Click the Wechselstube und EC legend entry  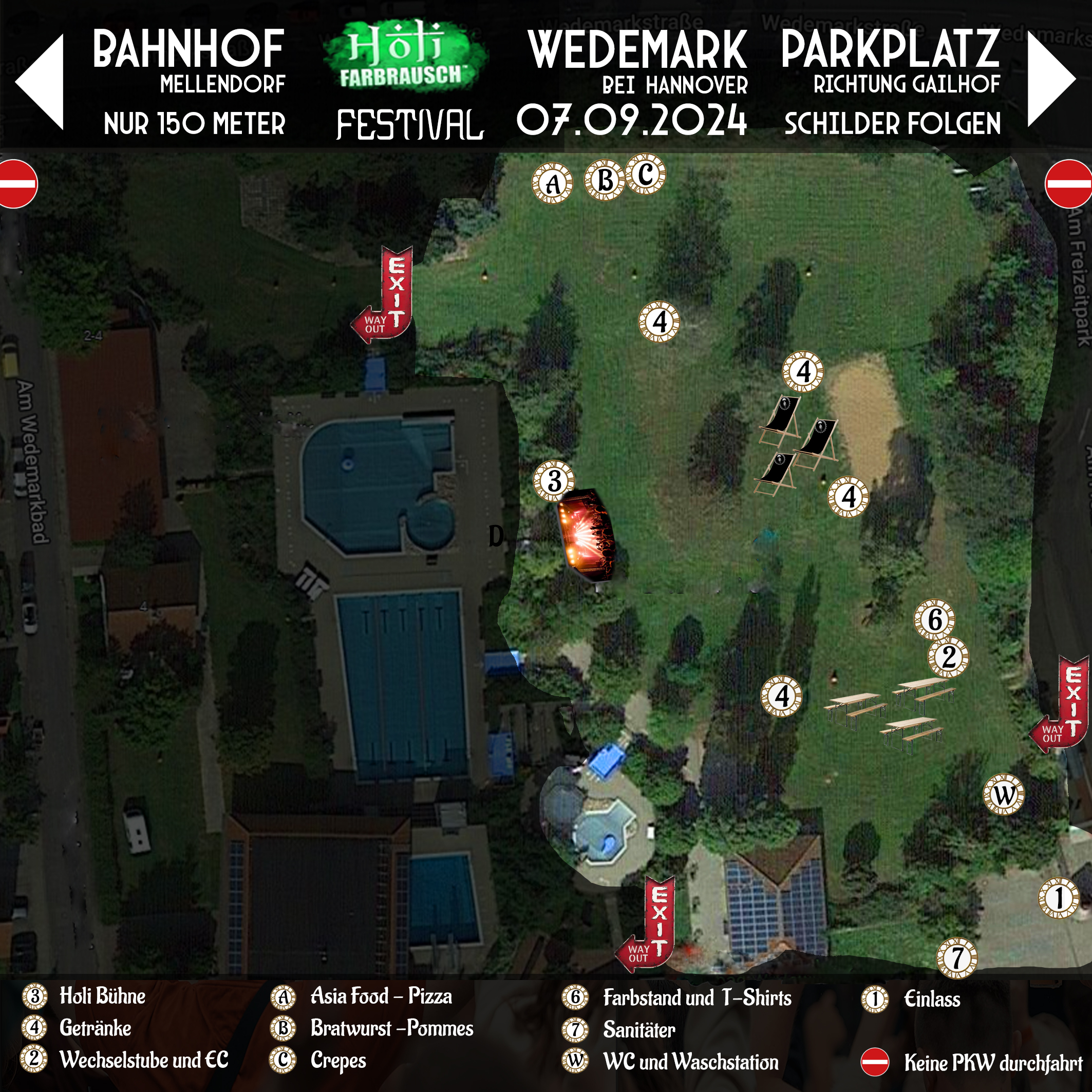(144, 1060)
